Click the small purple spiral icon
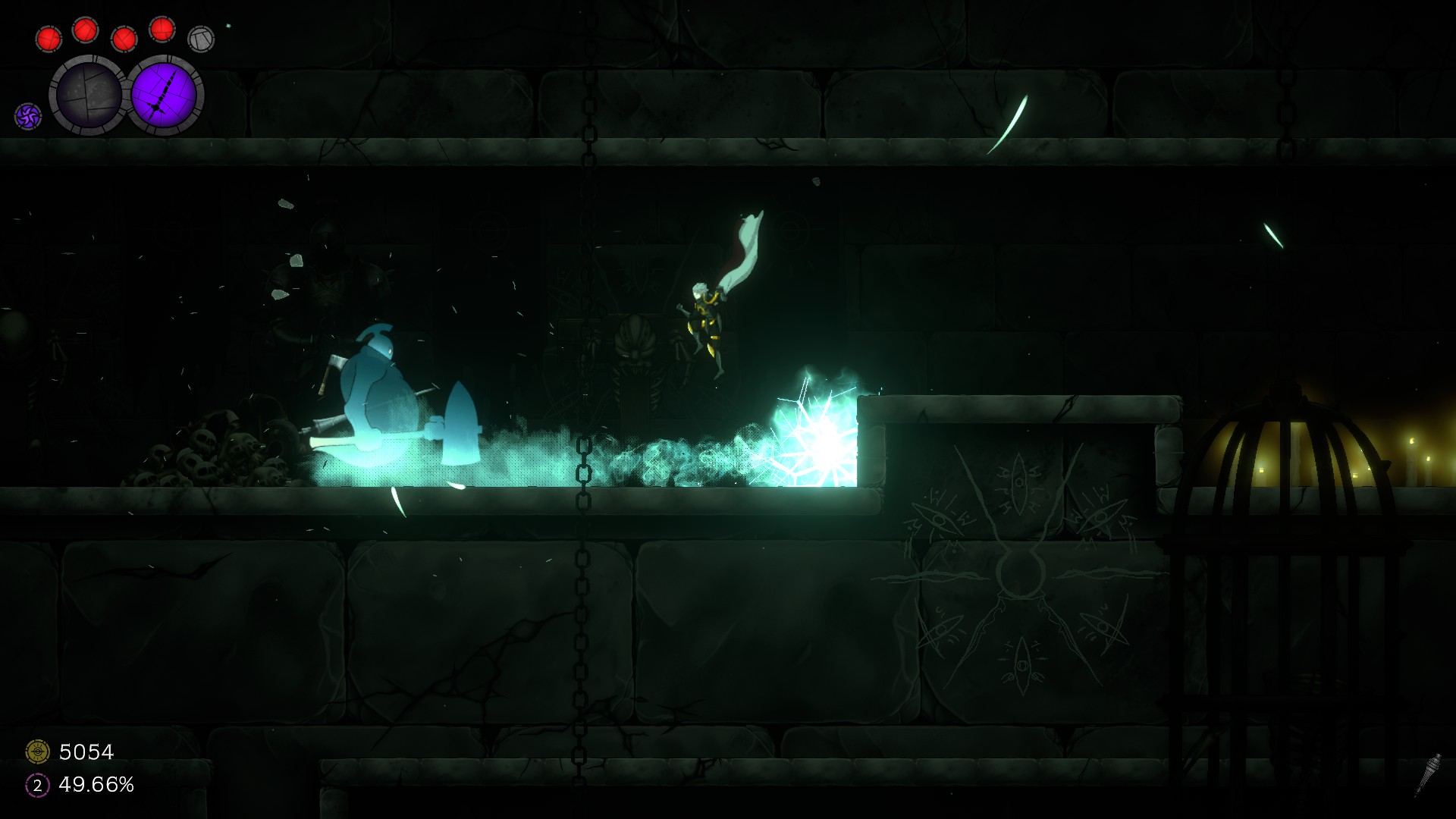This screenshot has height=819, width=1456. 28,116
